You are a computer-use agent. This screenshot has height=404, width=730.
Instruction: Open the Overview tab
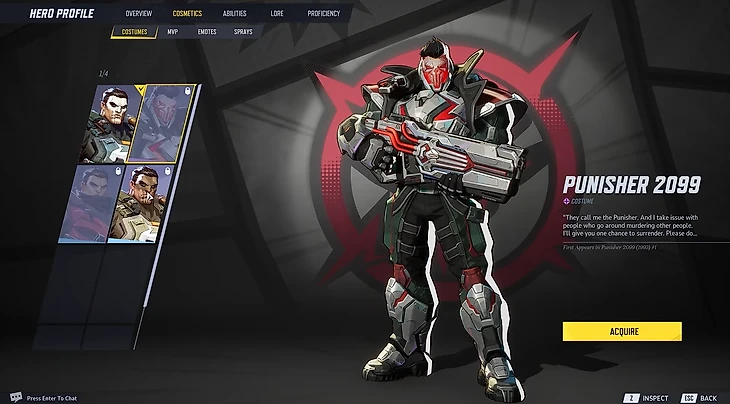(x=139, y=14)
